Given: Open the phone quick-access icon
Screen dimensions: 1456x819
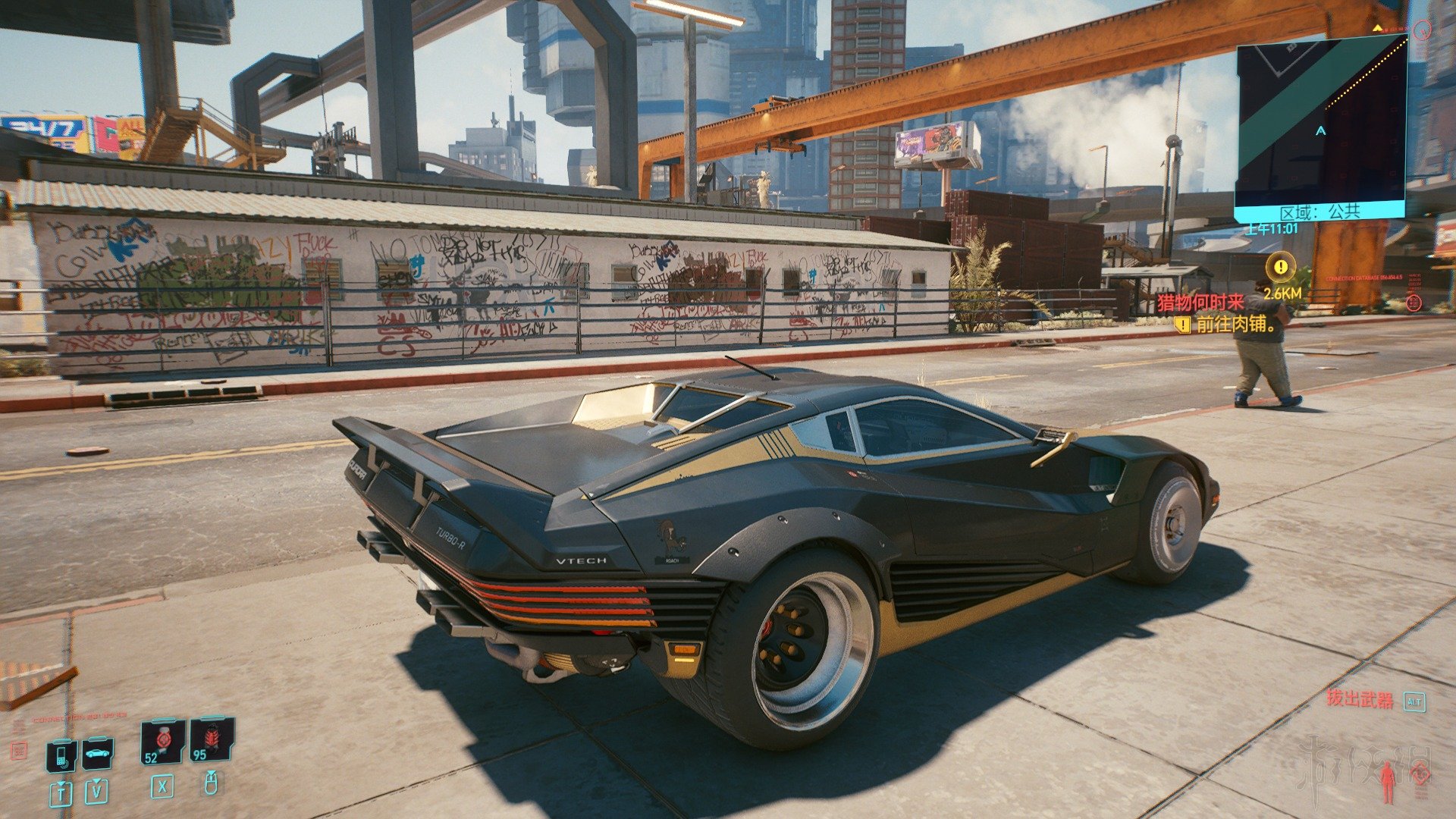Looking at the screenshot, I should 61,754.
